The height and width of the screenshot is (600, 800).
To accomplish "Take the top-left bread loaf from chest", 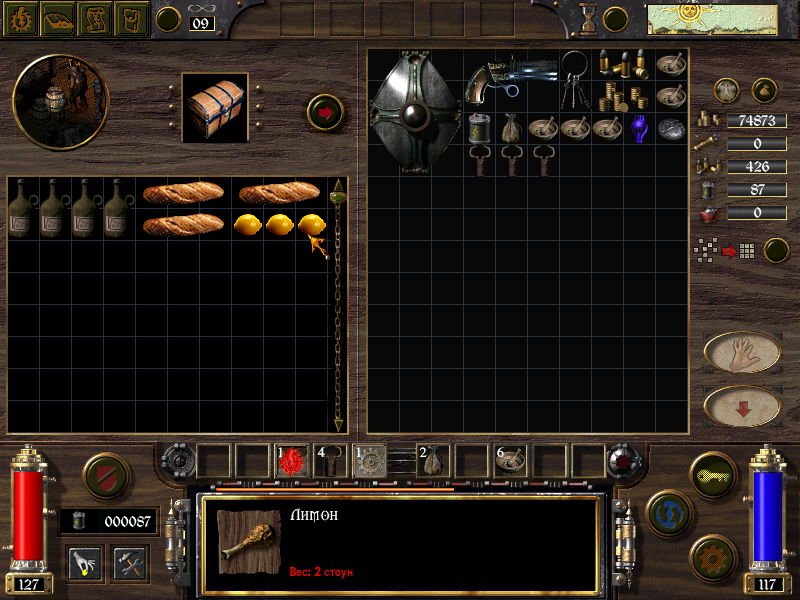I will coord(183,192).
